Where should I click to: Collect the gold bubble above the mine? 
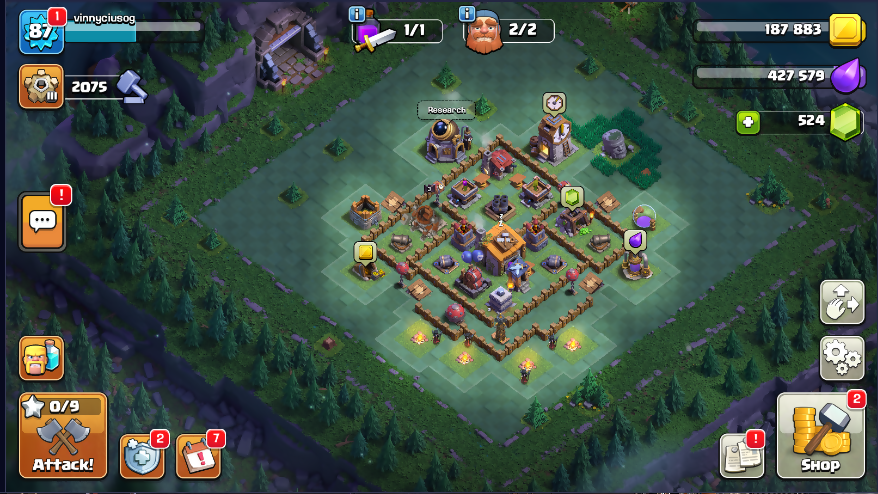point(364,251)
